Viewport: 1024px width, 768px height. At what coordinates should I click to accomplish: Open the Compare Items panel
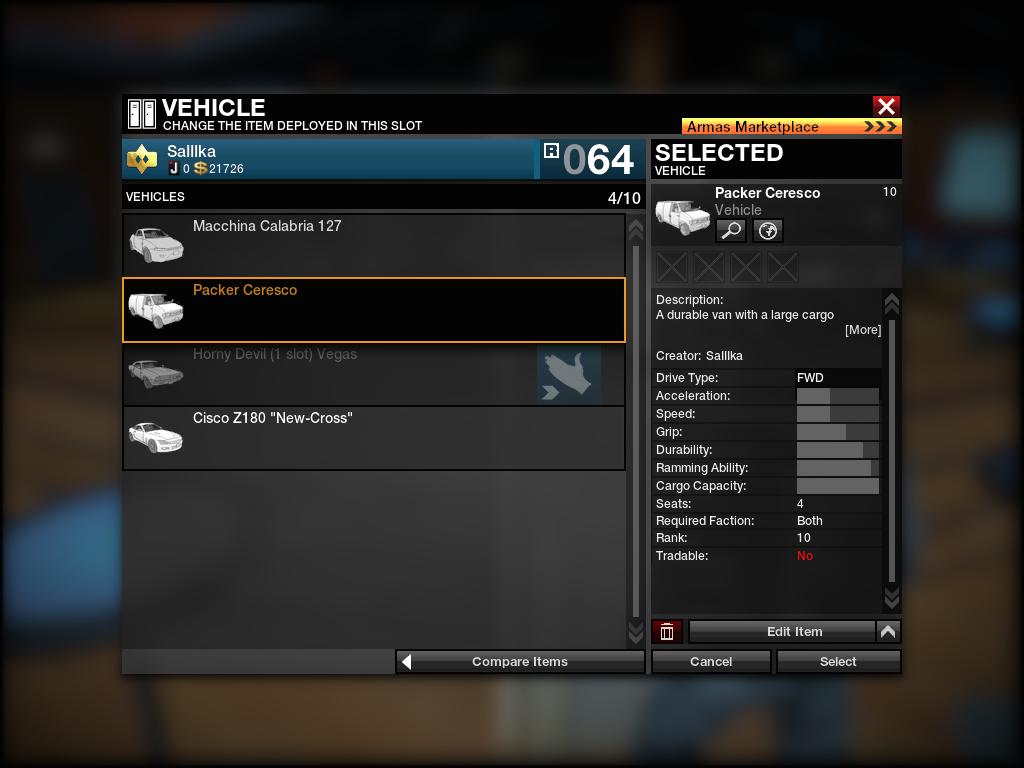point(520,662)
